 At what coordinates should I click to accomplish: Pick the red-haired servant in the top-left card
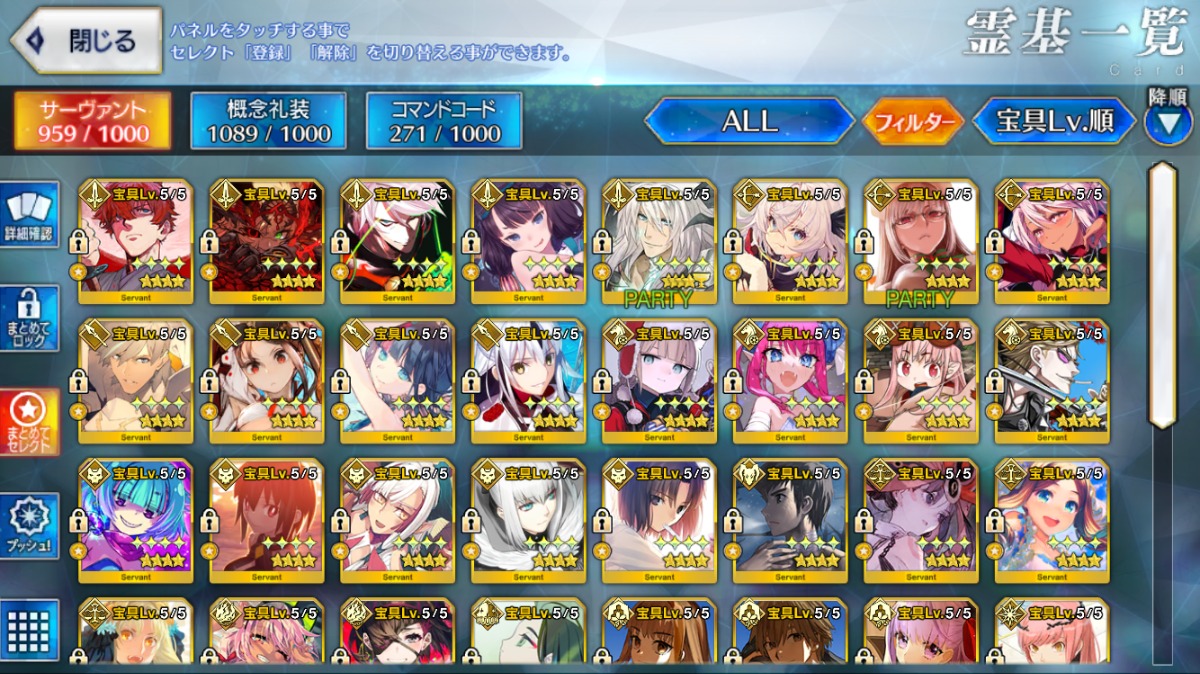point(136,242)
